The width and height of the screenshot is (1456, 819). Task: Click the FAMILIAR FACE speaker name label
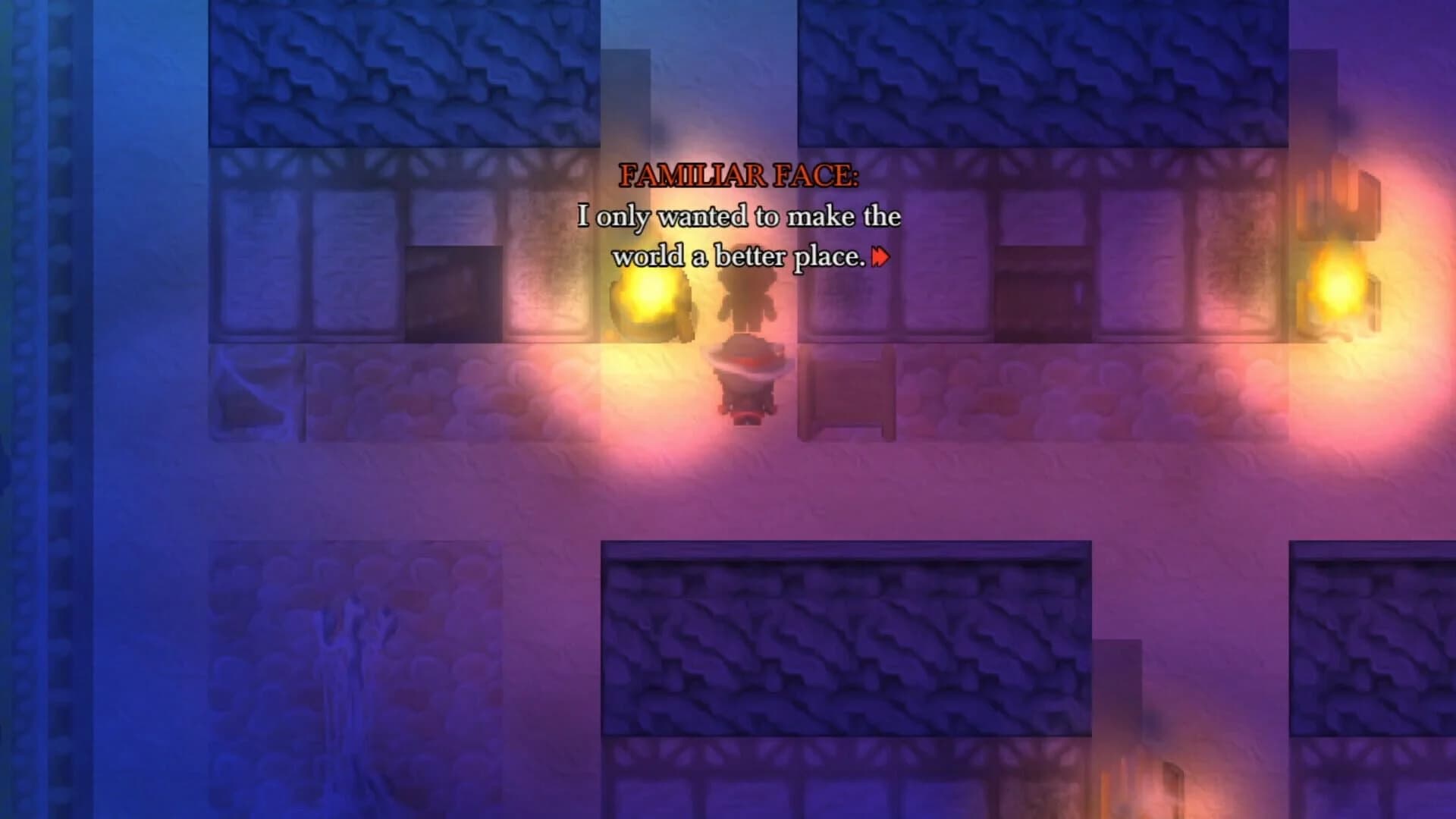click(x=739, y=176)
